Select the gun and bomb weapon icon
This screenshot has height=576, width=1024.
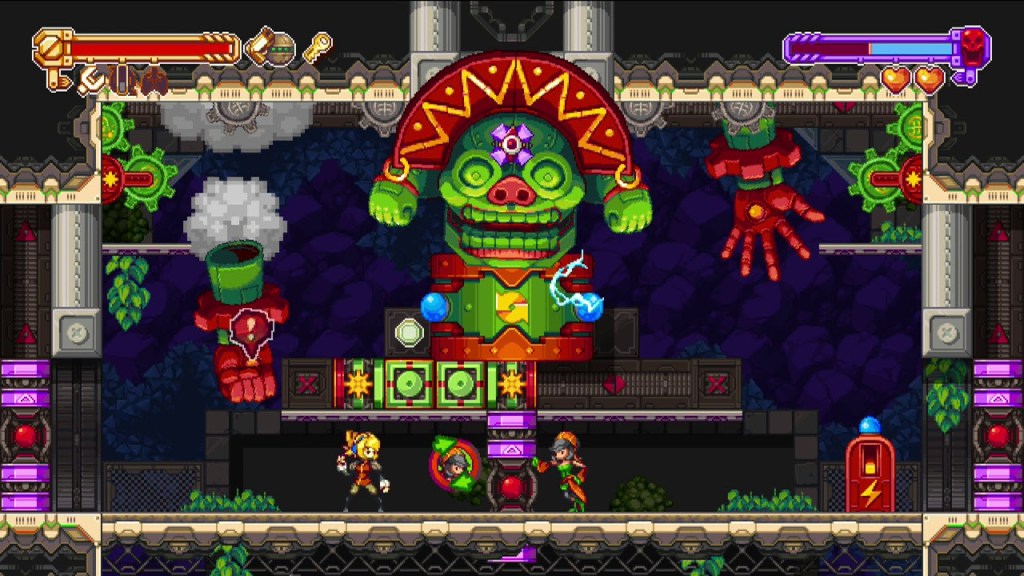(270, 46)
